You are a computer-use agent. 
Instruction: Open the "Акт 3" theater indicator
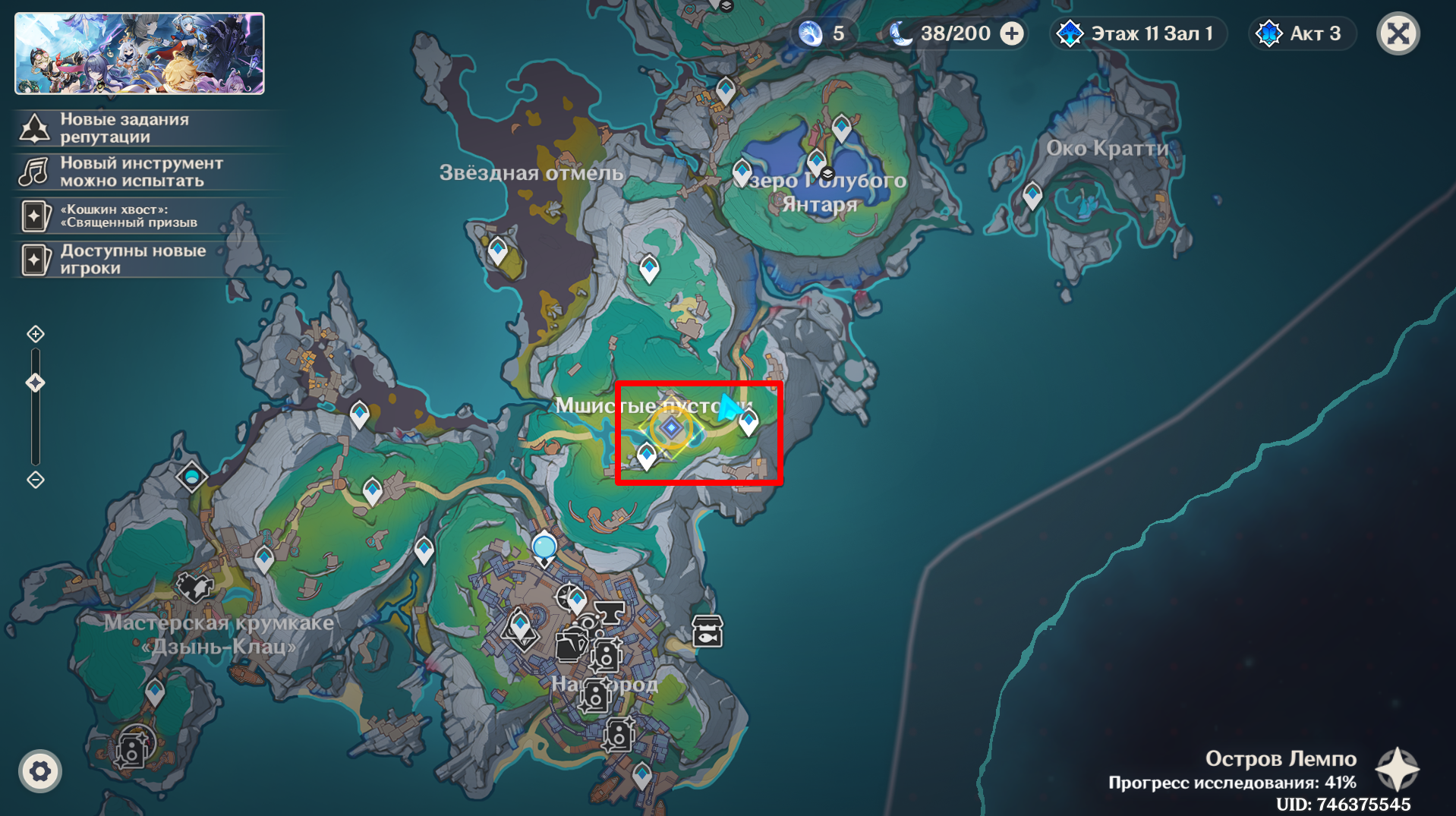[1302, 34]
